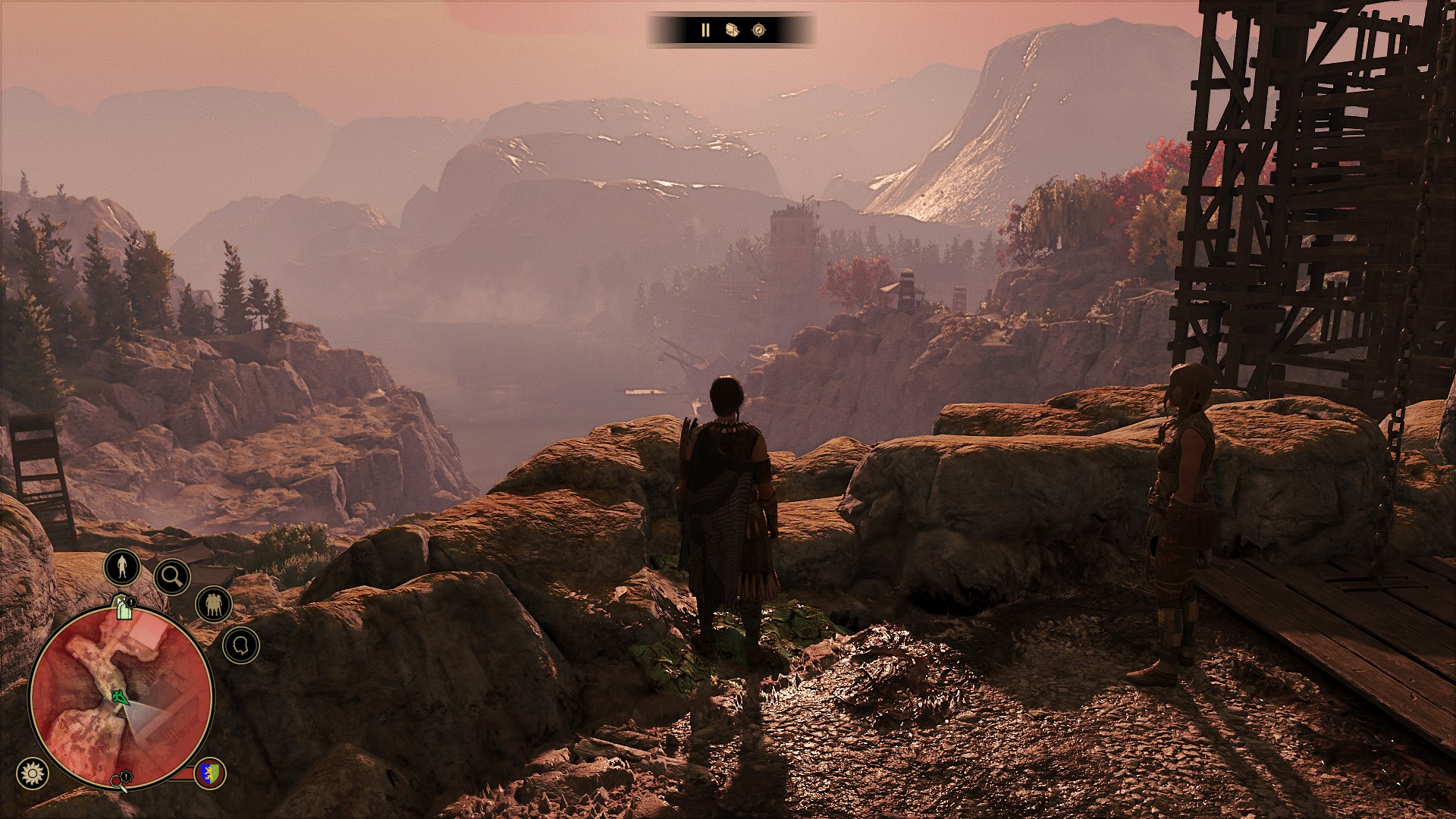The width and height of the screenshot is (1456, 819).
Task: Select the sun icon beside the minimap
Action: pyautogui.click(x=32, y=773)
